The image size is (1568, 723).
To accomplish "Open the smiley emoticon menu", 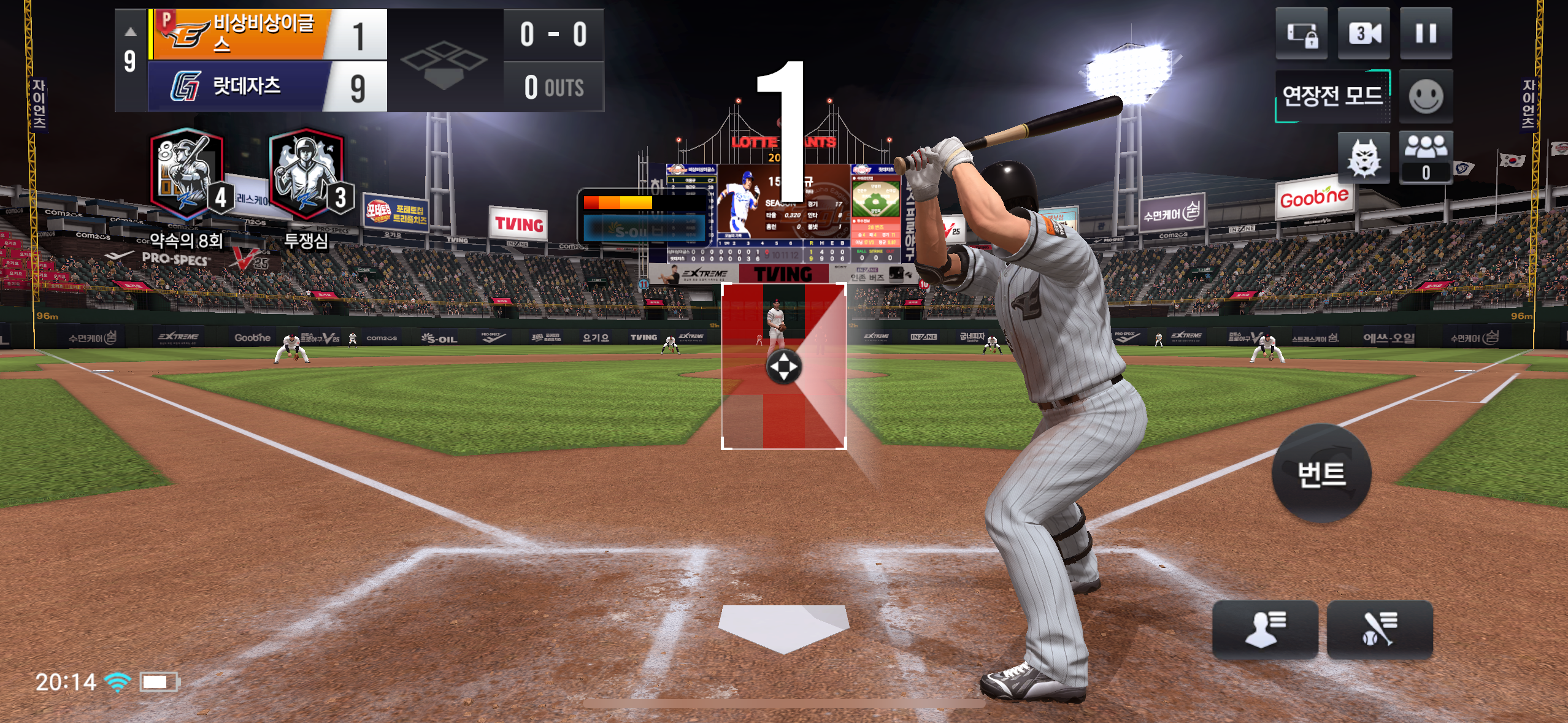I will [1426, 96].
